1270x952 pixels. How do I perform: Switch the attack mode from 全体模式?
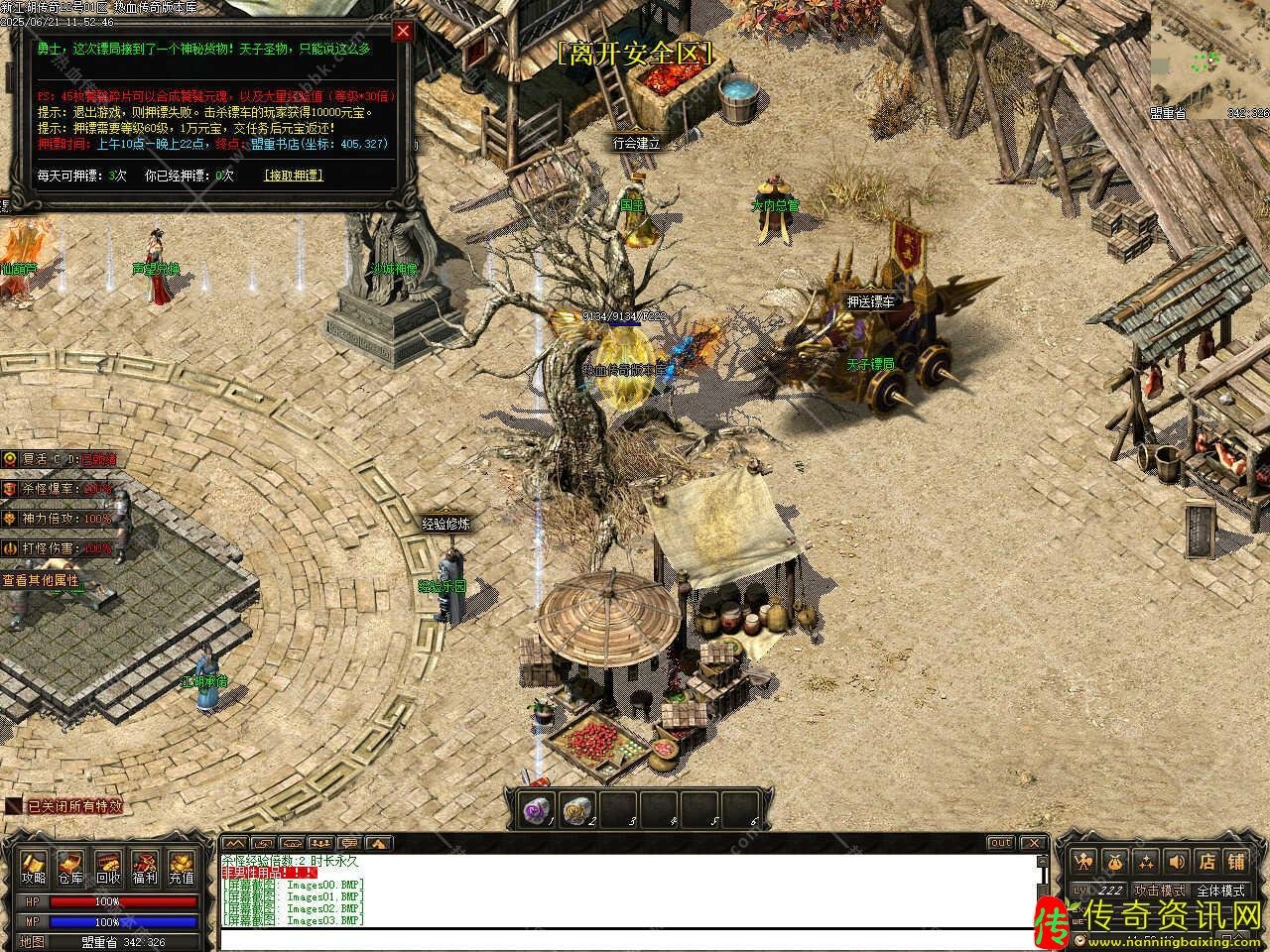1219,891
